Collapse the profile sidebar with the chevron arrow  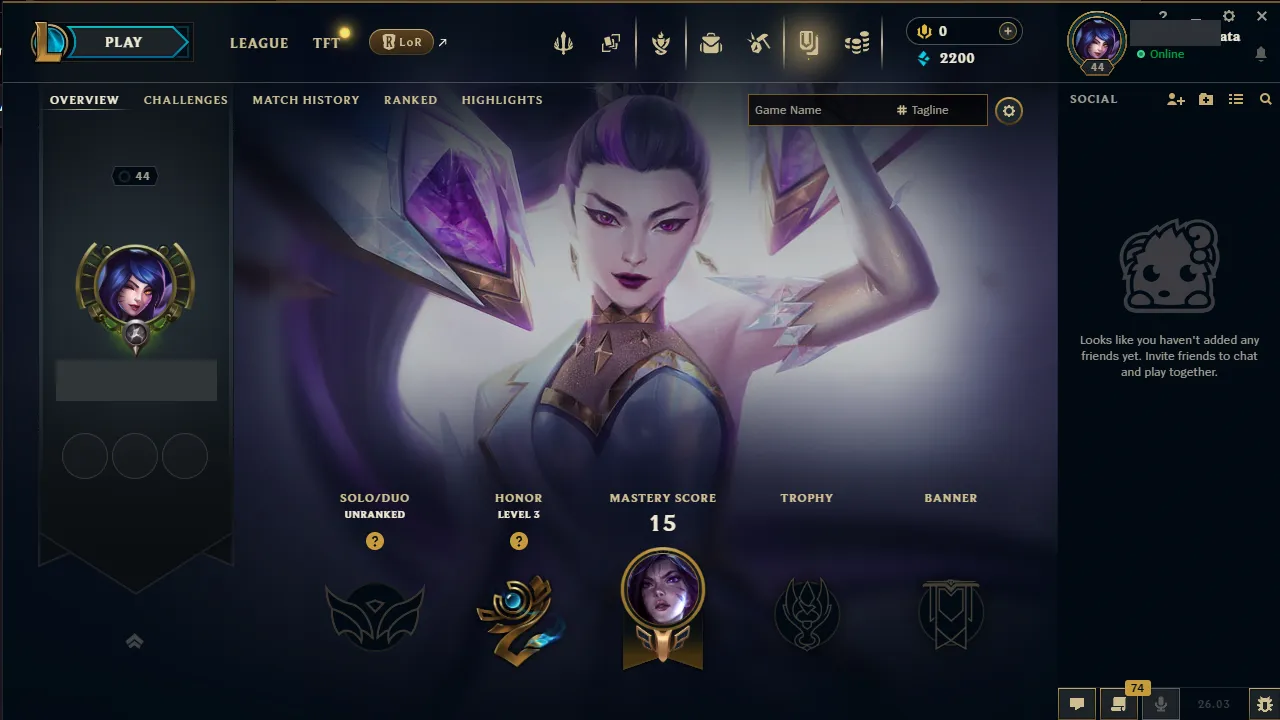tap(135, 641)
